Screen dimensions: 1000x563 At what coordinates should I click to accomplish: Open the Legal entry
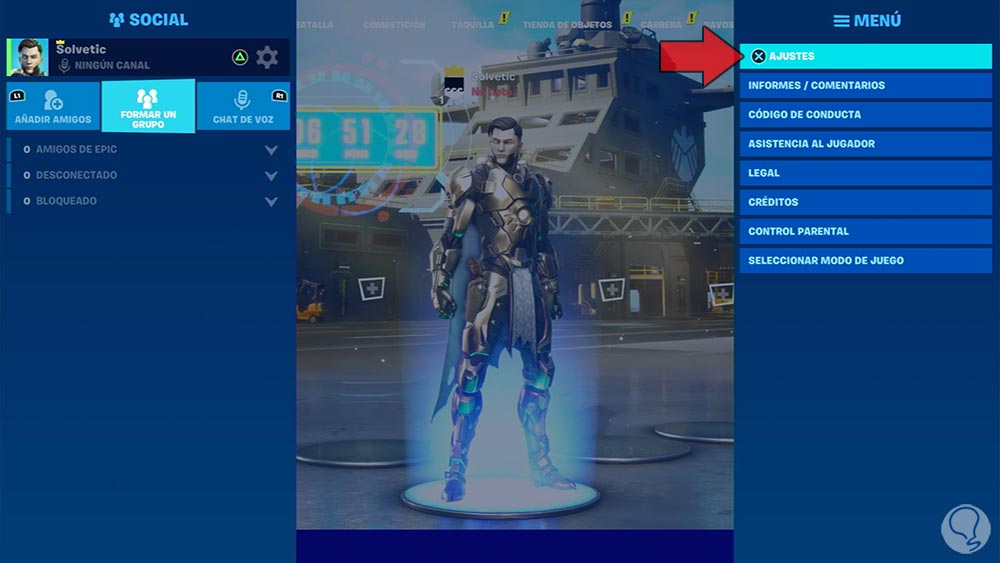pyautogui.click(x=865, y=173)
